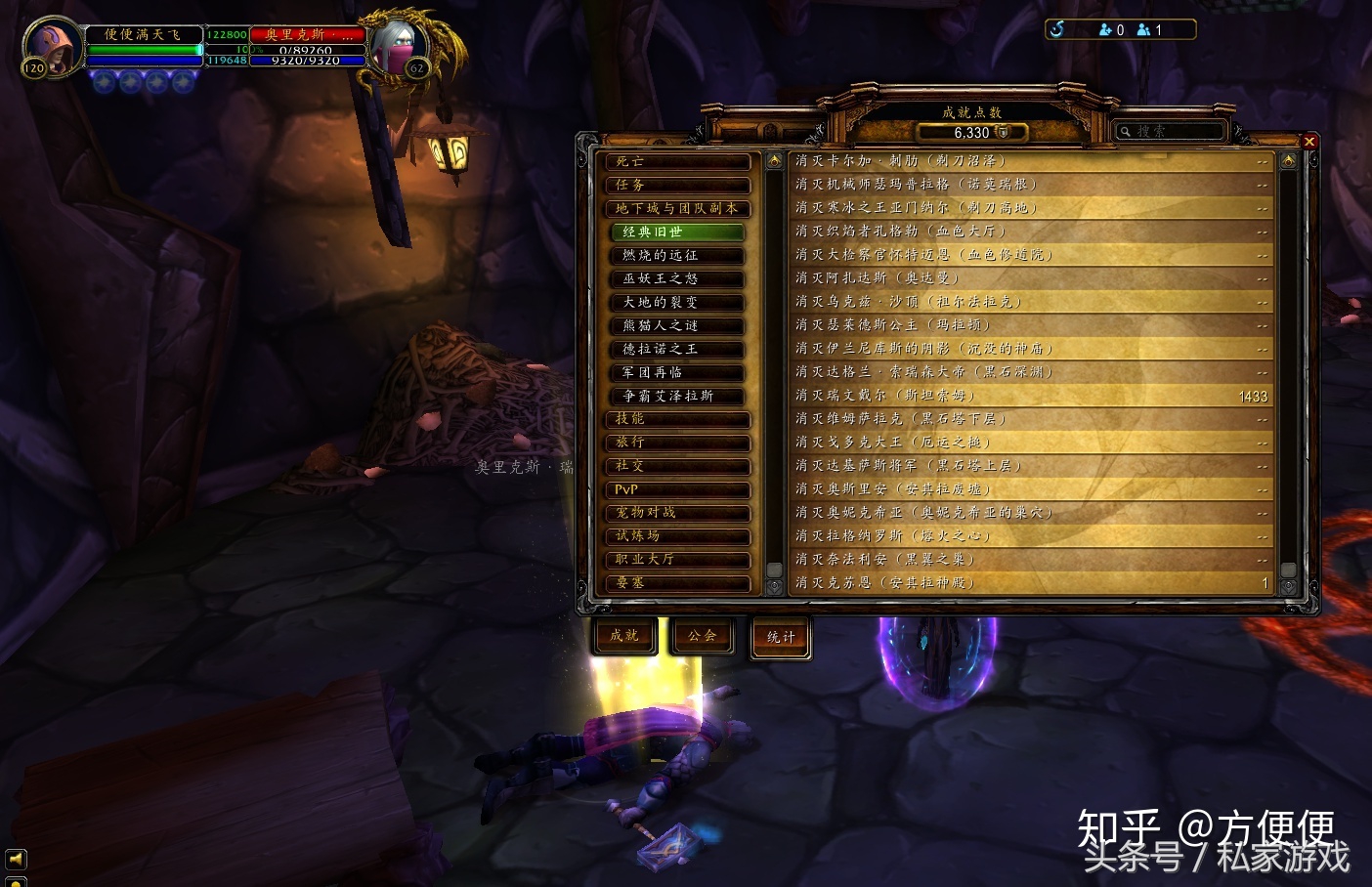The height and width of the screenshot is (887, 1372).
Task: Show the 德拉诺之王 subcategory
Action: click(x=677, y=350)
